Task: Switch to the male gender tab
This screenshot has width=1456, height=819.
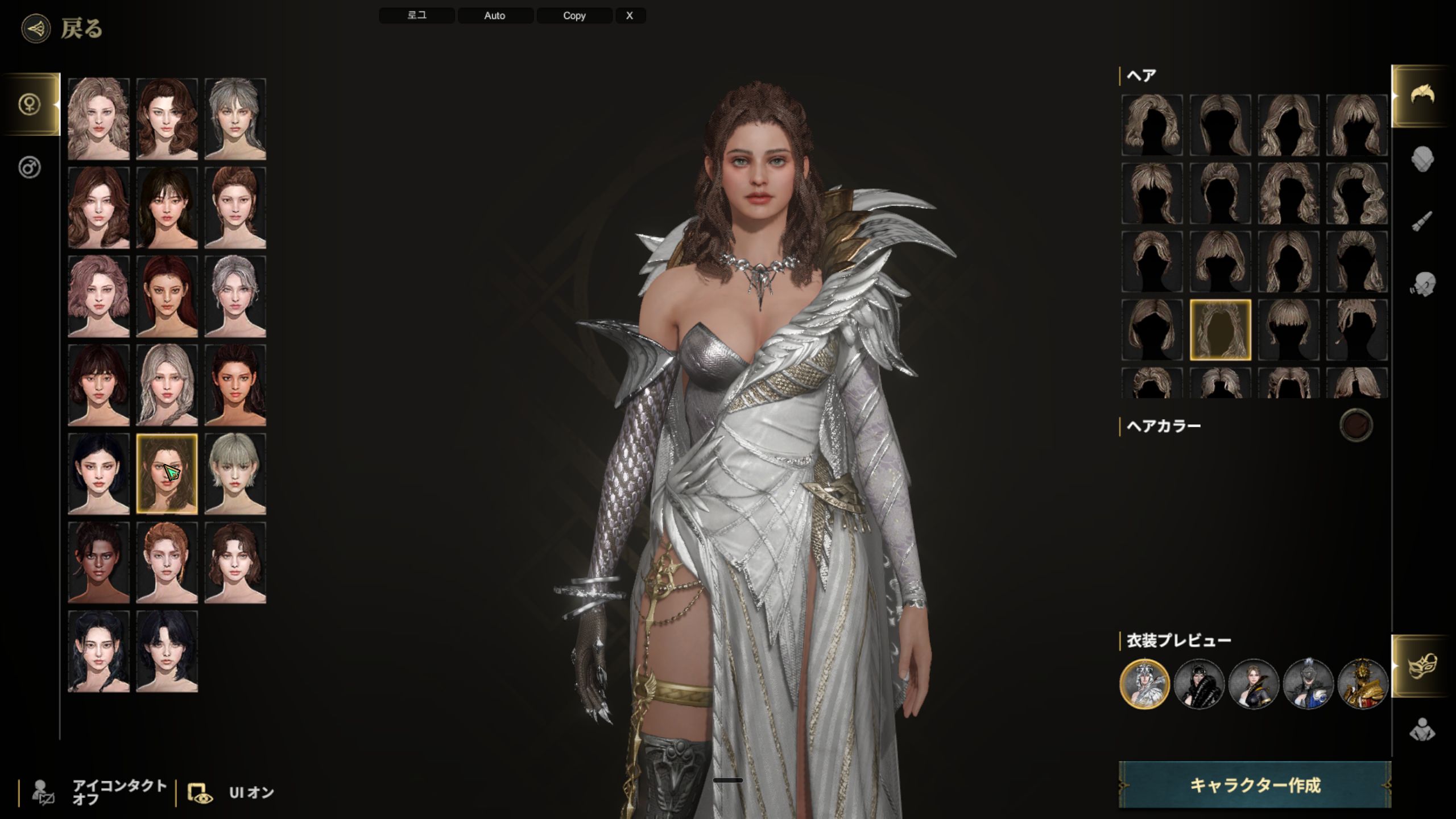Action: pos(30,168)
